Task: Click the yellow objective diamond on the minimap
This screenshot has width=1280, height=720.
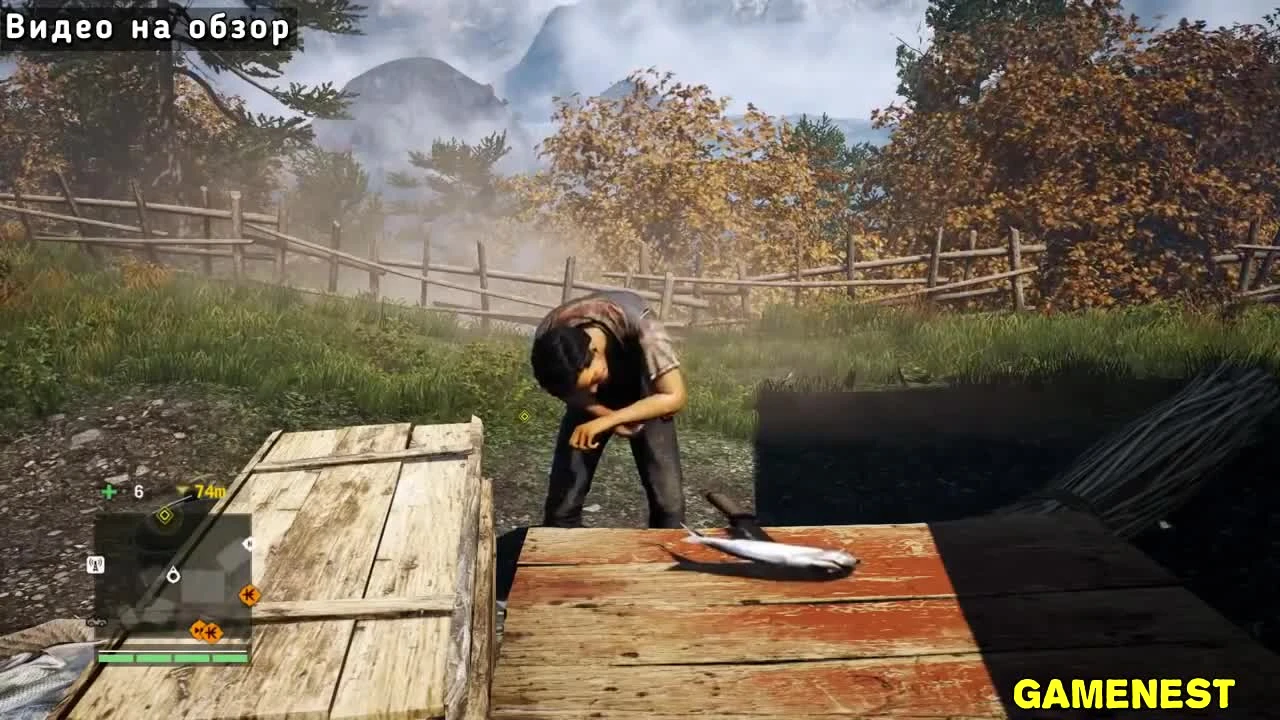Action: click(x=165, y=515)
